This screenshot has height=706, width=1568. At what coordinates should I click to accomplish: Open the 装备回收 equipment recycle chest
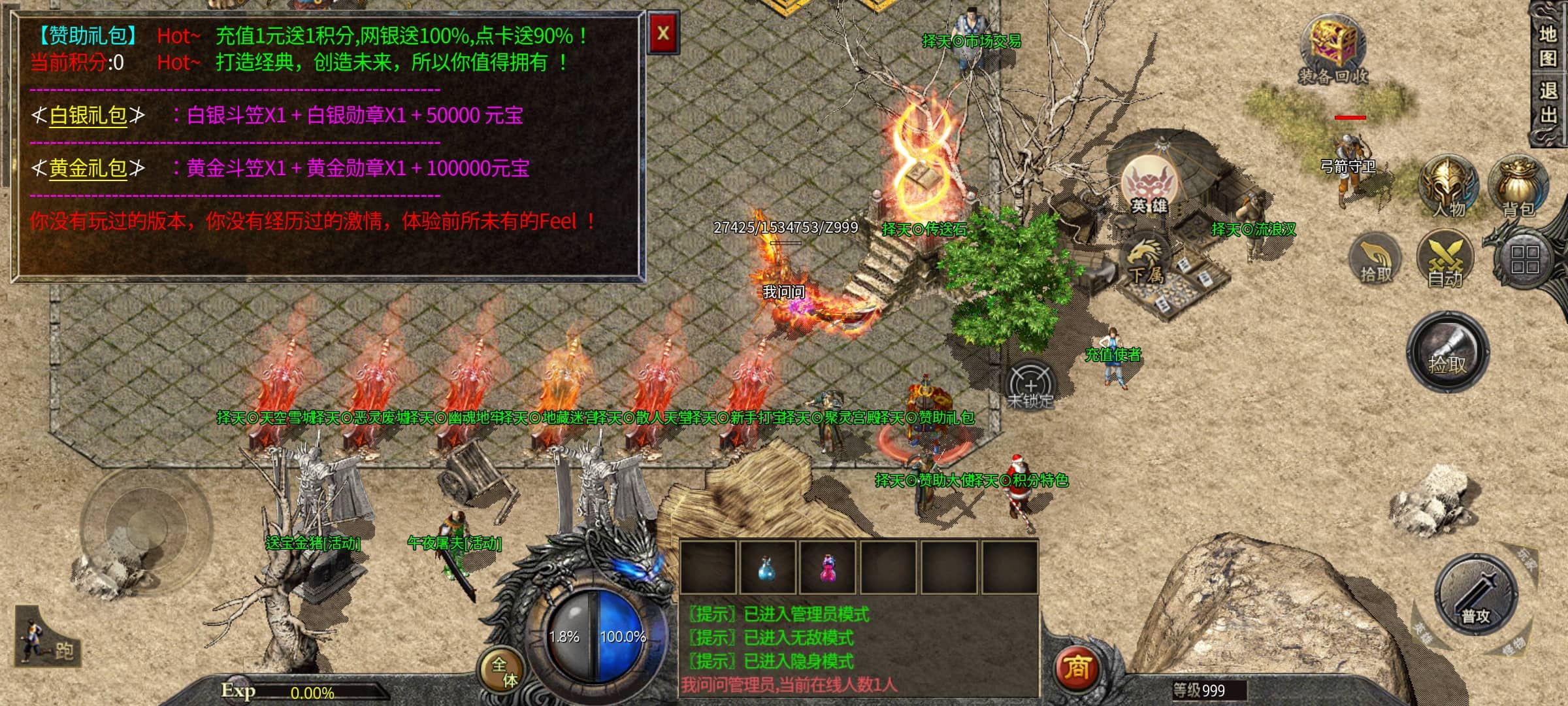(1332, 52)
